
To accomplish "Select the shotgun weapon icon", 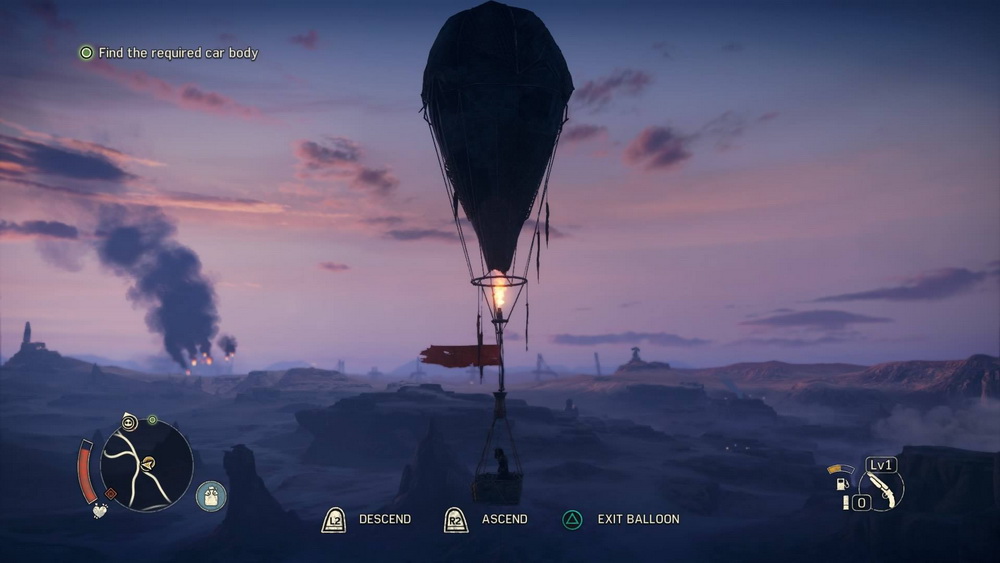I will pyautogui.click(x=881, y=488).
